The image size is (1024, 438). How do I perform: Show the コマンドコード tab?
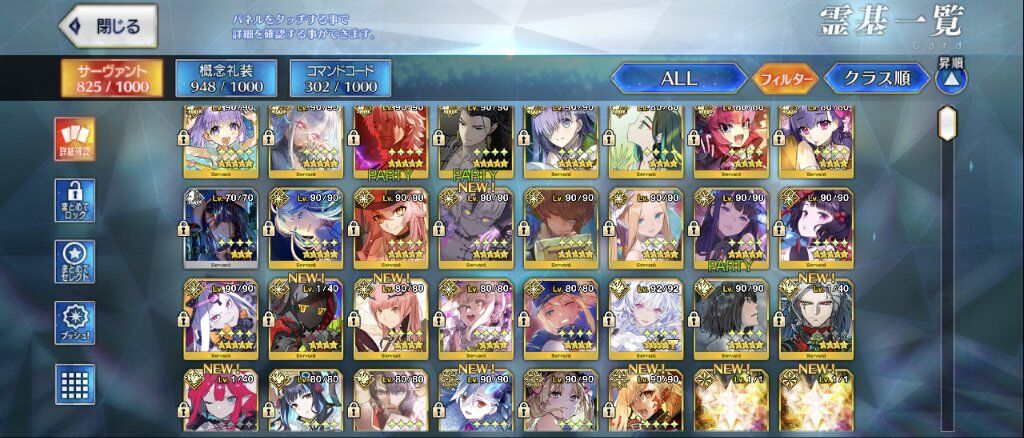[340, 78]
